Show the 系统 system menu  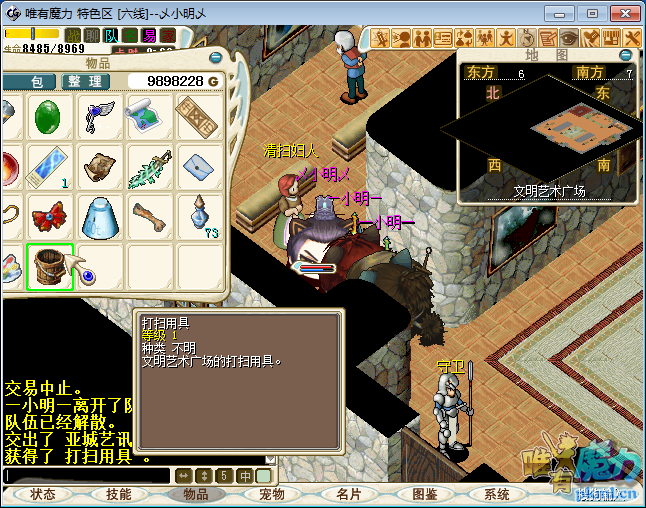tap(497, 494)
